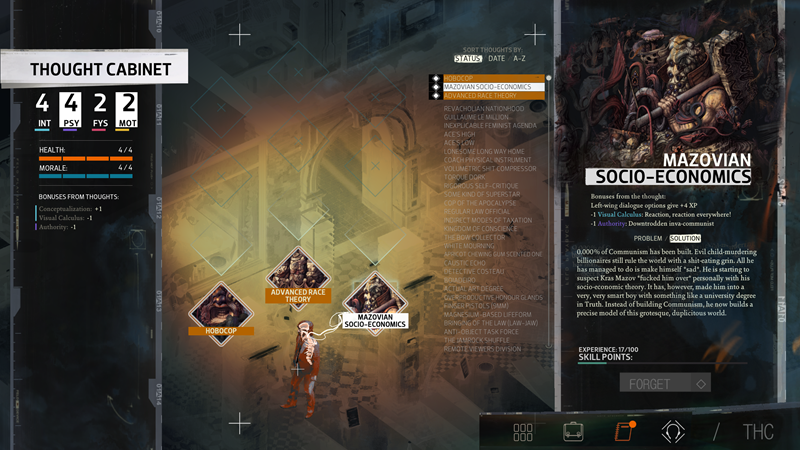
Task: Sort thoughts by Date
Action: click(497, 59)
